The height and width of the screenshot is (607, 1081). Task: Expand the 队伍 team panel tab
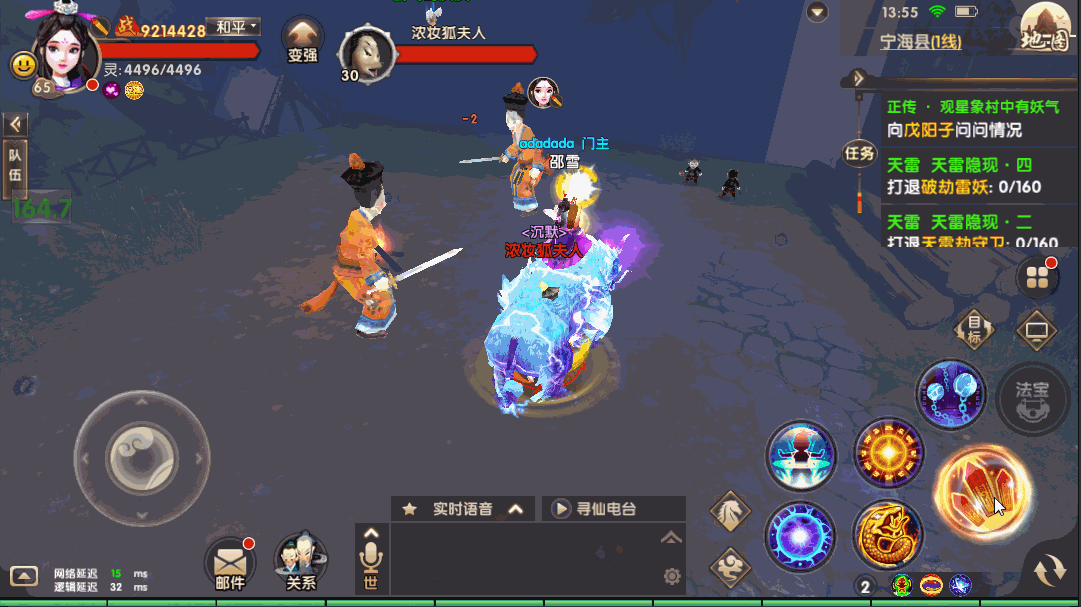pyautogui.click(x=15, y=165)
